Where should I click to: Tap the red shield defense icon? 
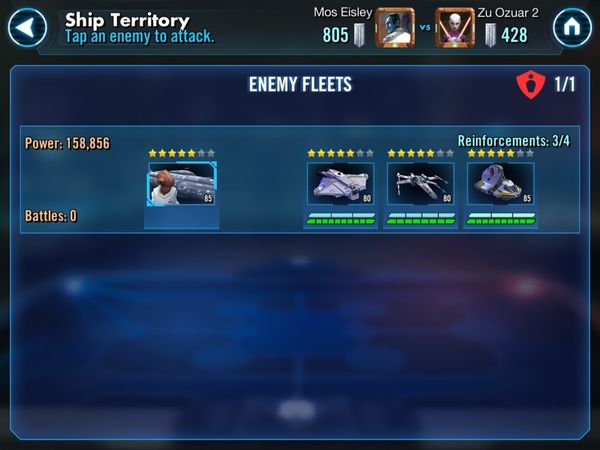[x=530, y=84]
